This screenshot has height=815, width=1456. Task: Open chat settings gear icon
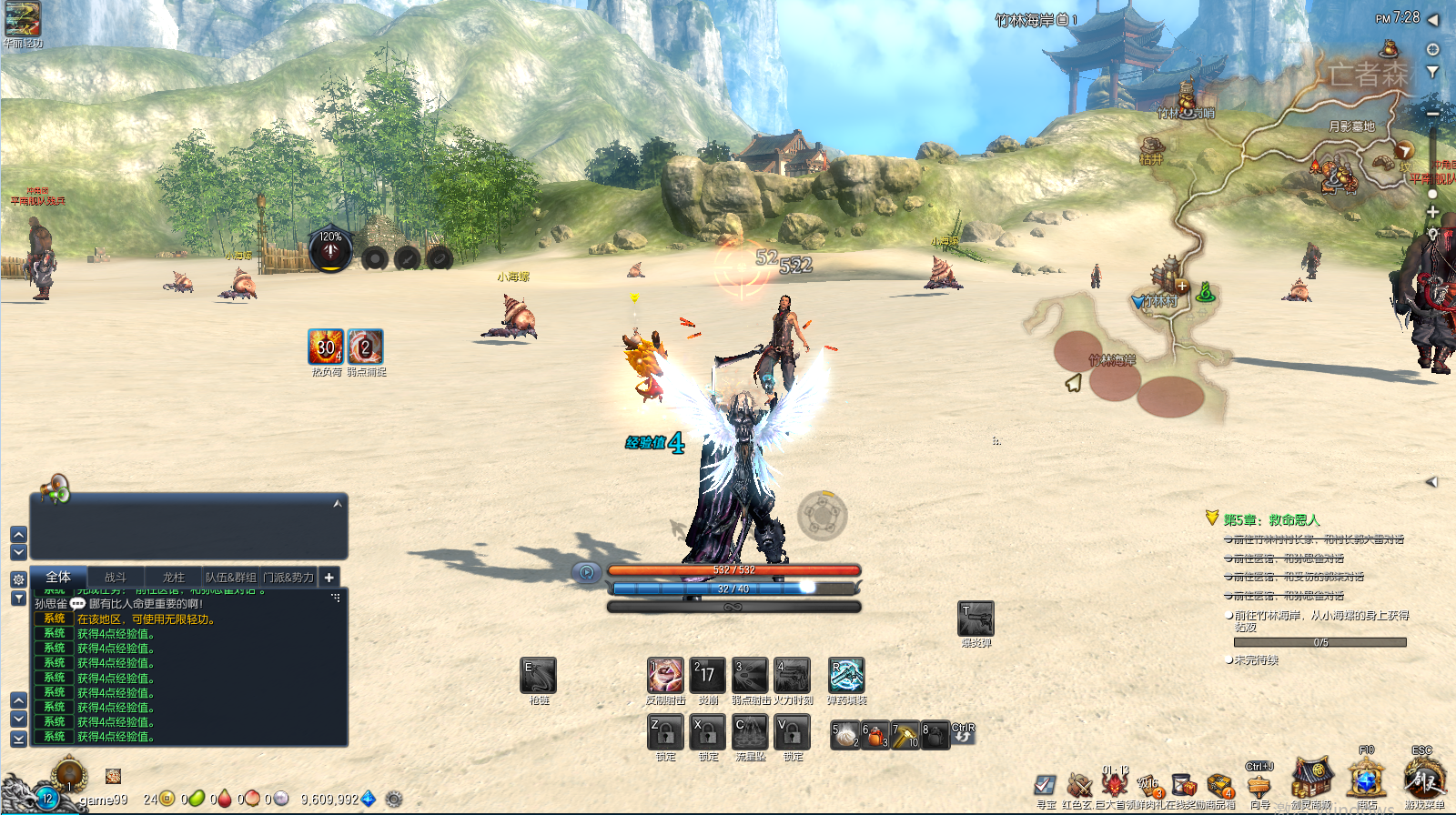(x=18, y=579)
